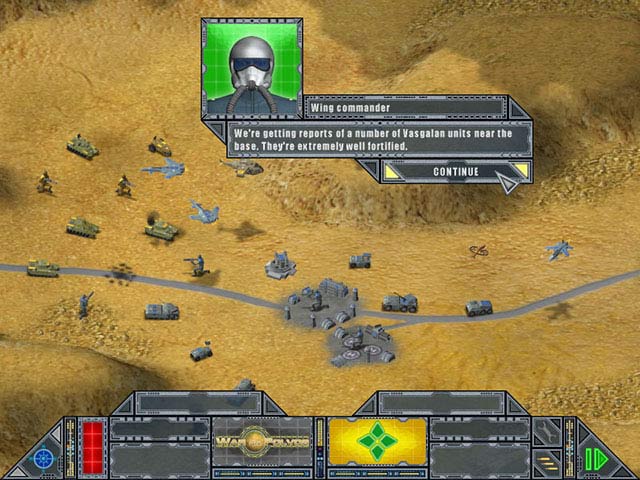This screenshot has width=640, height=480.
Task: Activate the green double-arrow speed button
Action: click(598, 459)
